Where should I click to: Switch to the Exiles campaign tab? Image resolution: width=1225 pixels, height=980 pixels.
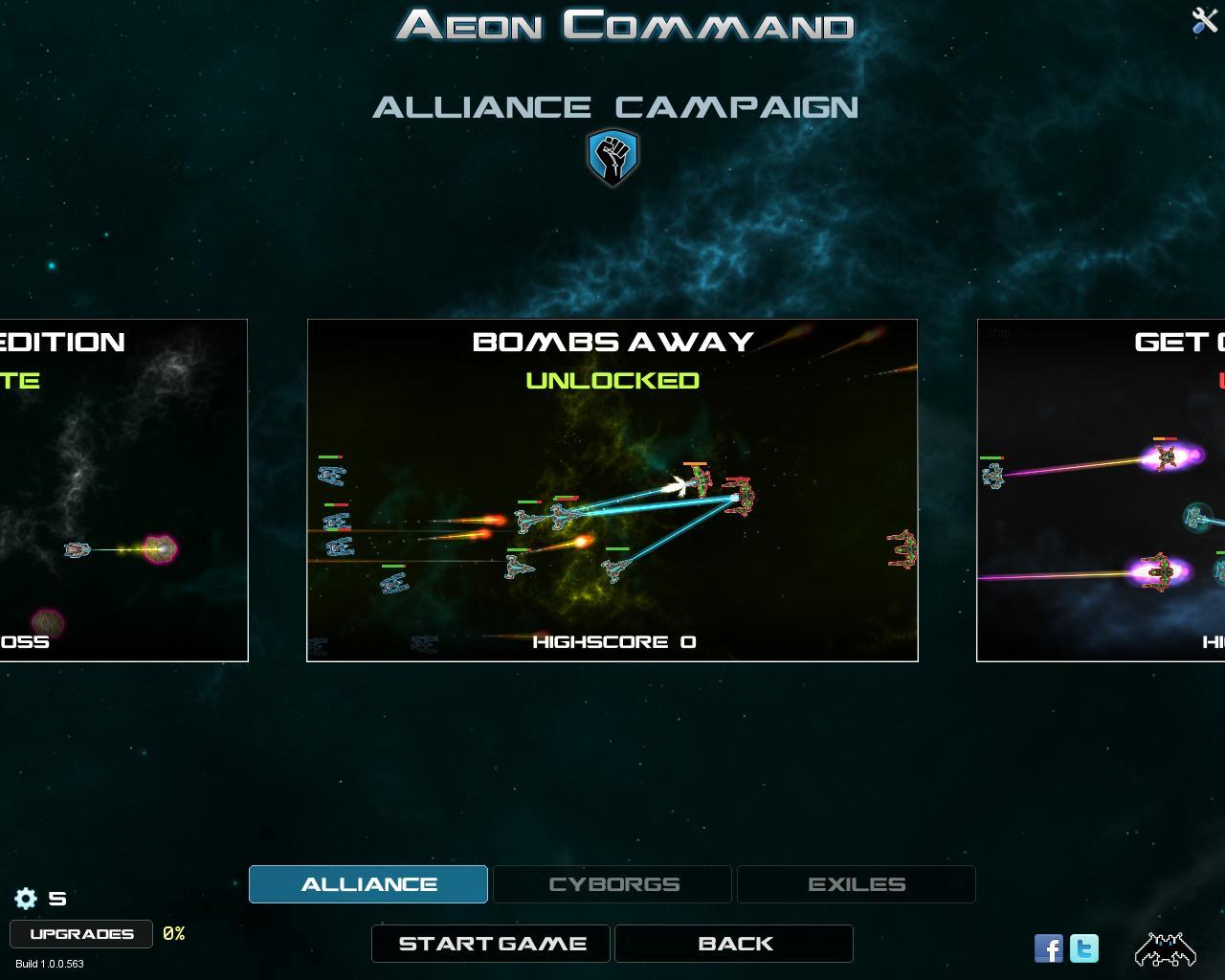click(x=857, y=884)
